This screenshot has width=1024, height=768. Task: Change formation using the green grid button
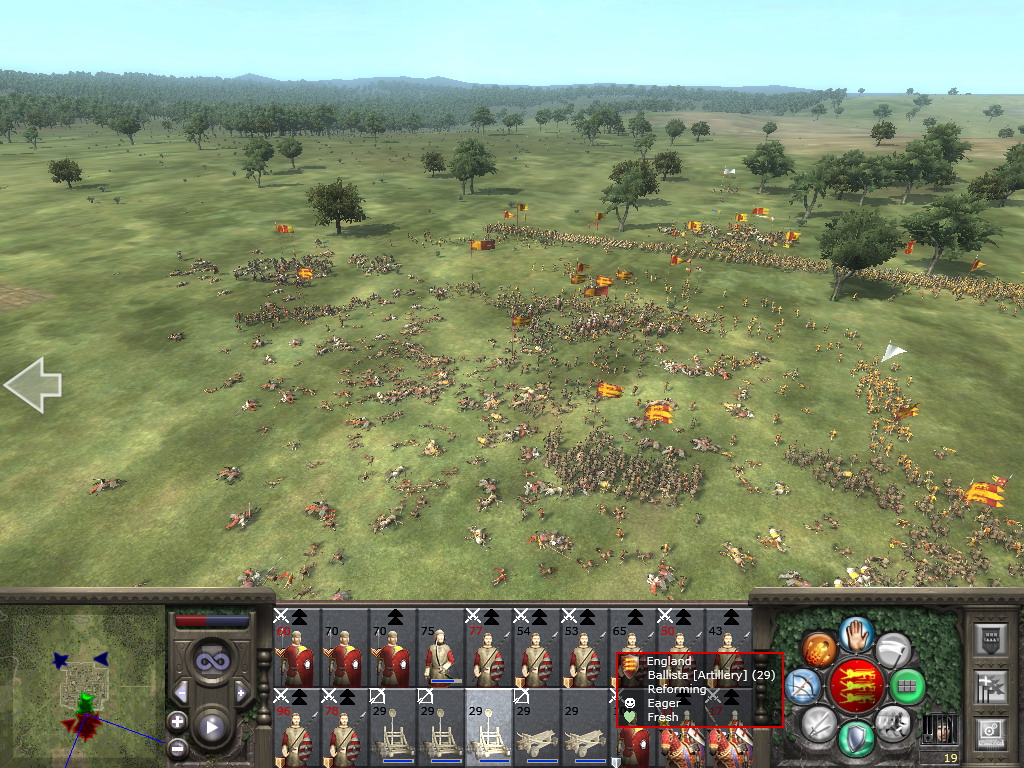[907, 686]
